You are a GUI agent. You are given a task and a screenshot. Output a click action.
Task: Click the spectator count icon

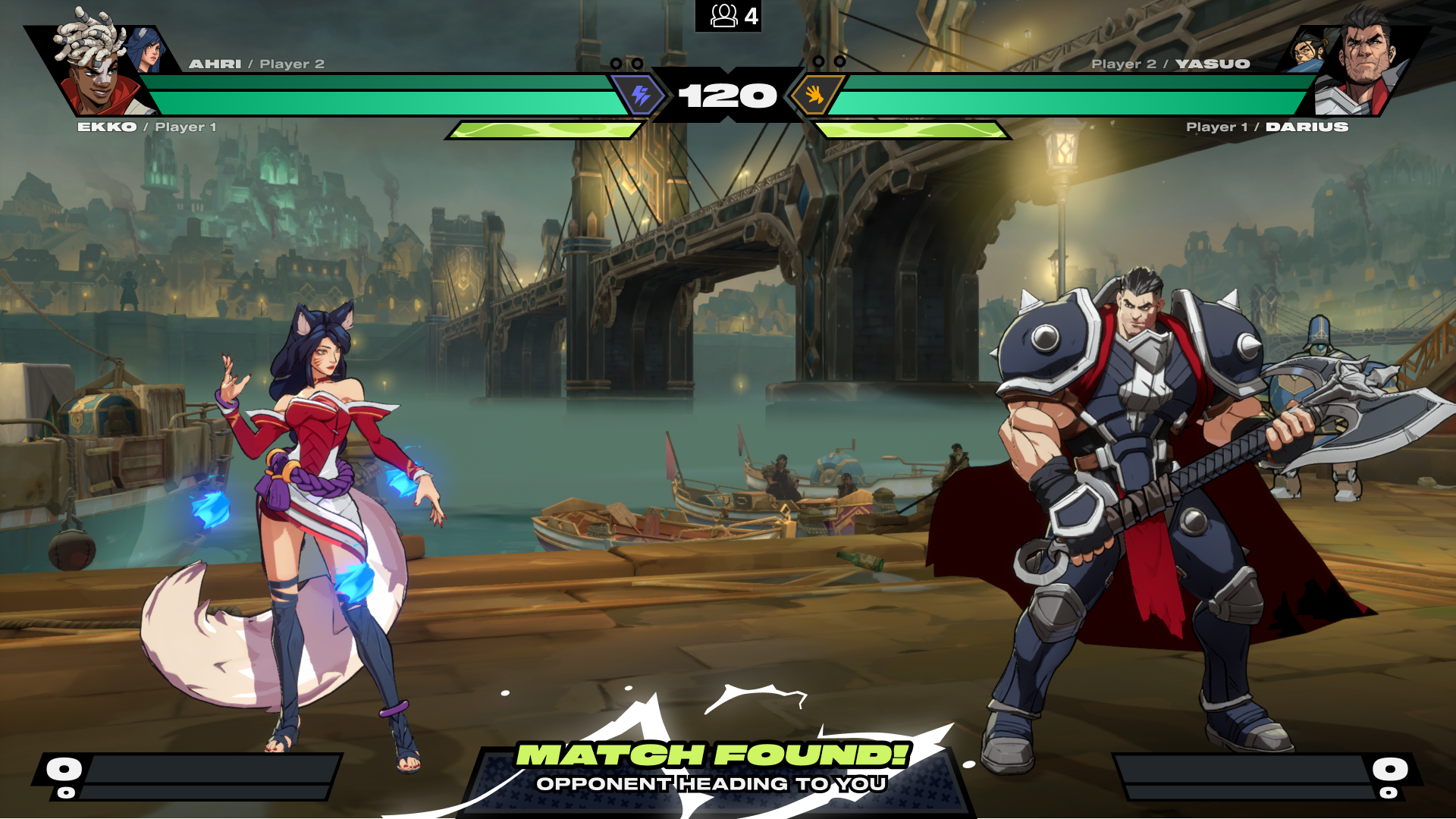point(724,16)
